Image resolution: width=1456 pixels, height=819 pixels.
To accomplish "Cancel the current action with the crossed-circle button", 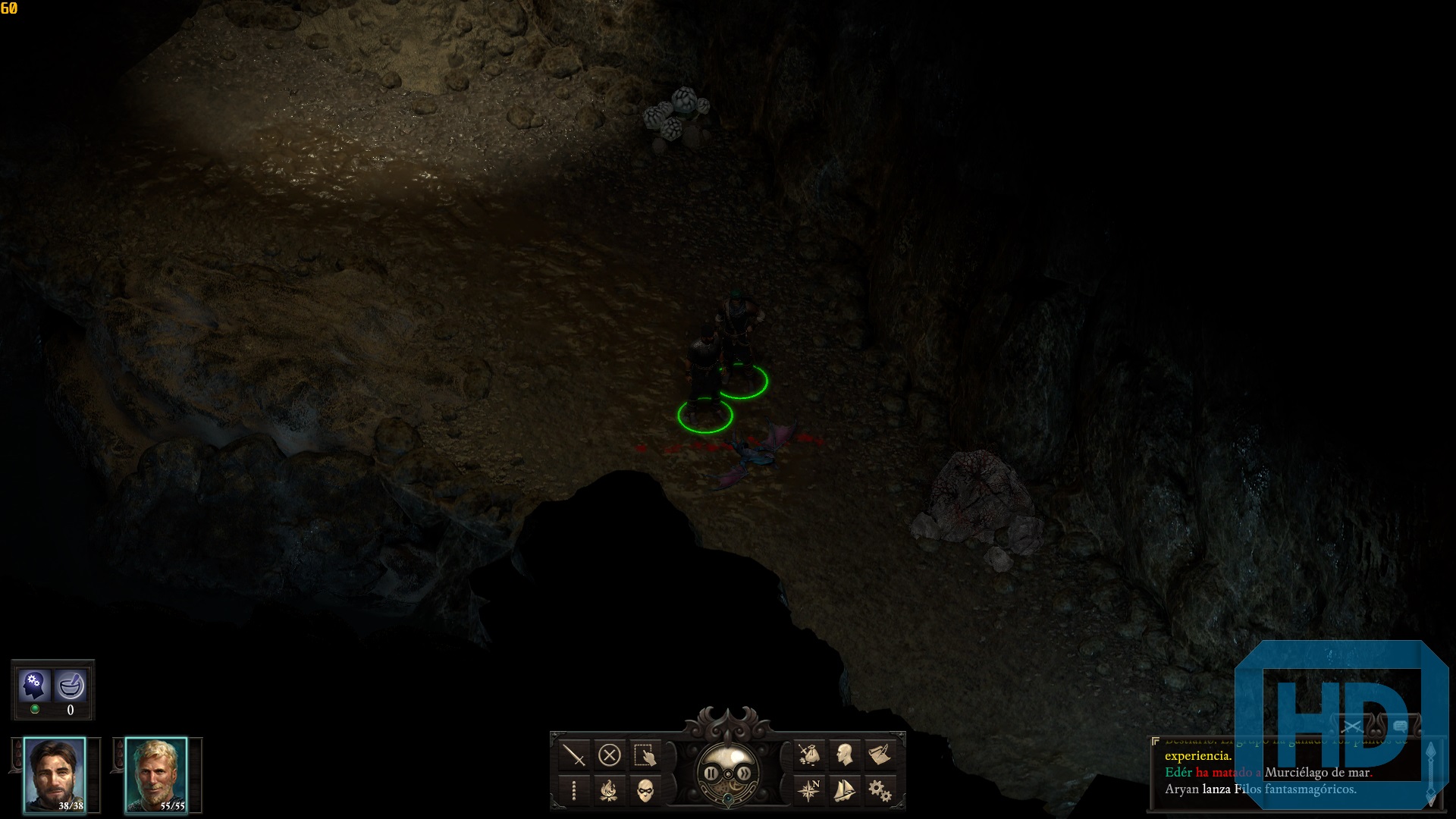I will coord(610,755).
